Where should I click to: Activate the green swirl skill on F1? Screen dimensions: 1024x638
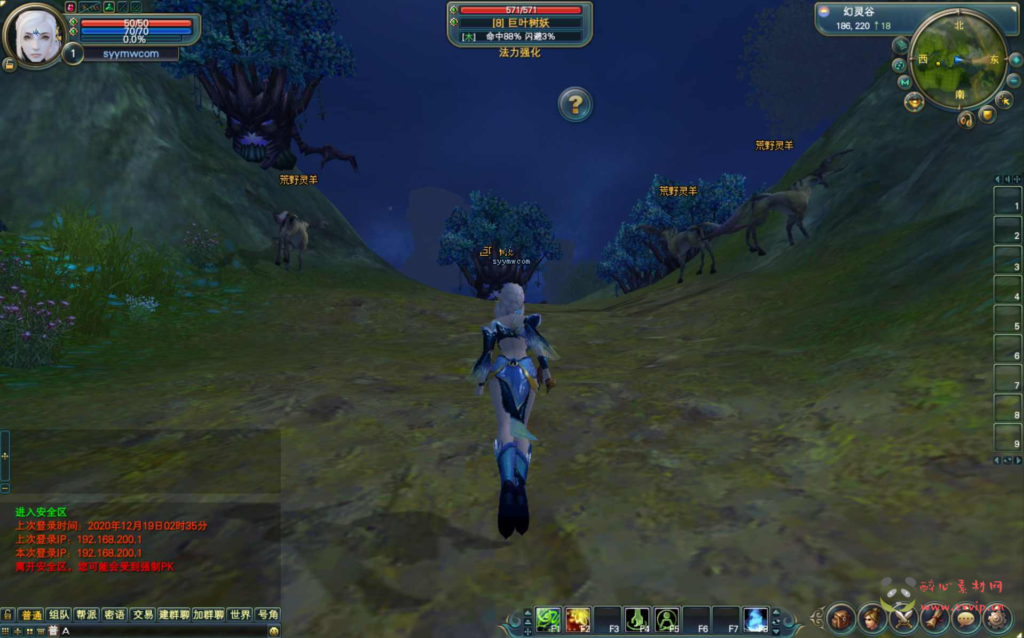(x=547, y=620)
